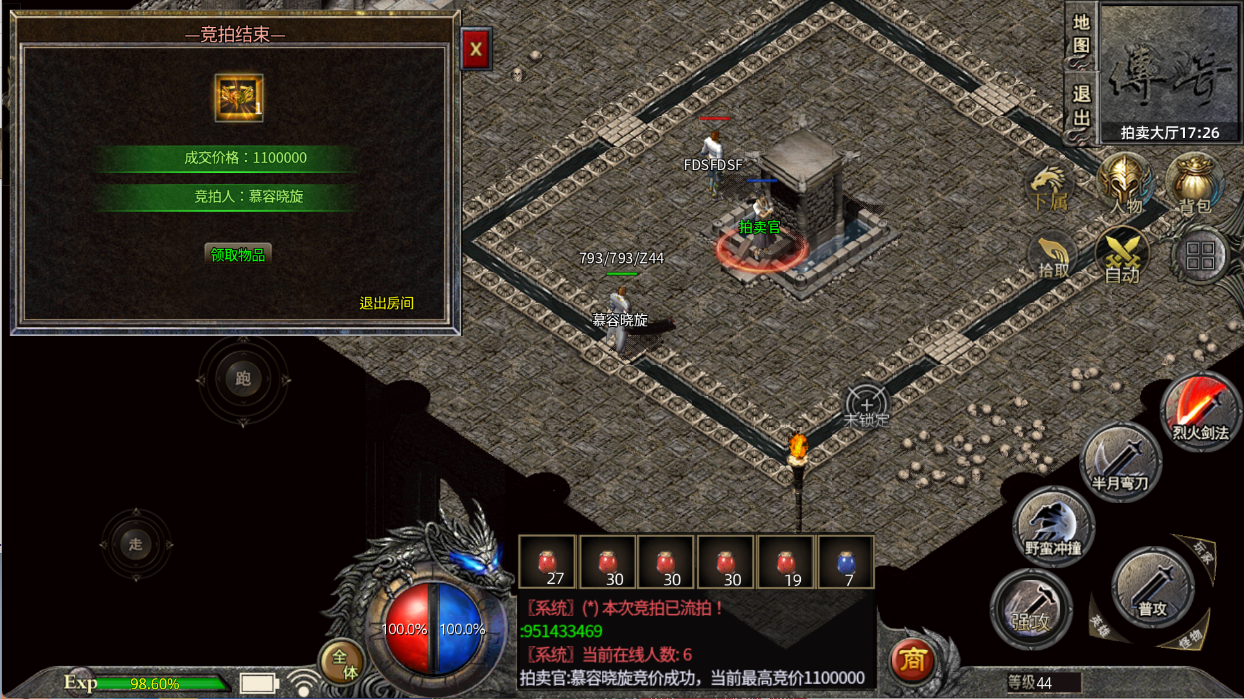Activate the 半月弯刀 skill
1244x699 pixels.
pos(1120,463)
